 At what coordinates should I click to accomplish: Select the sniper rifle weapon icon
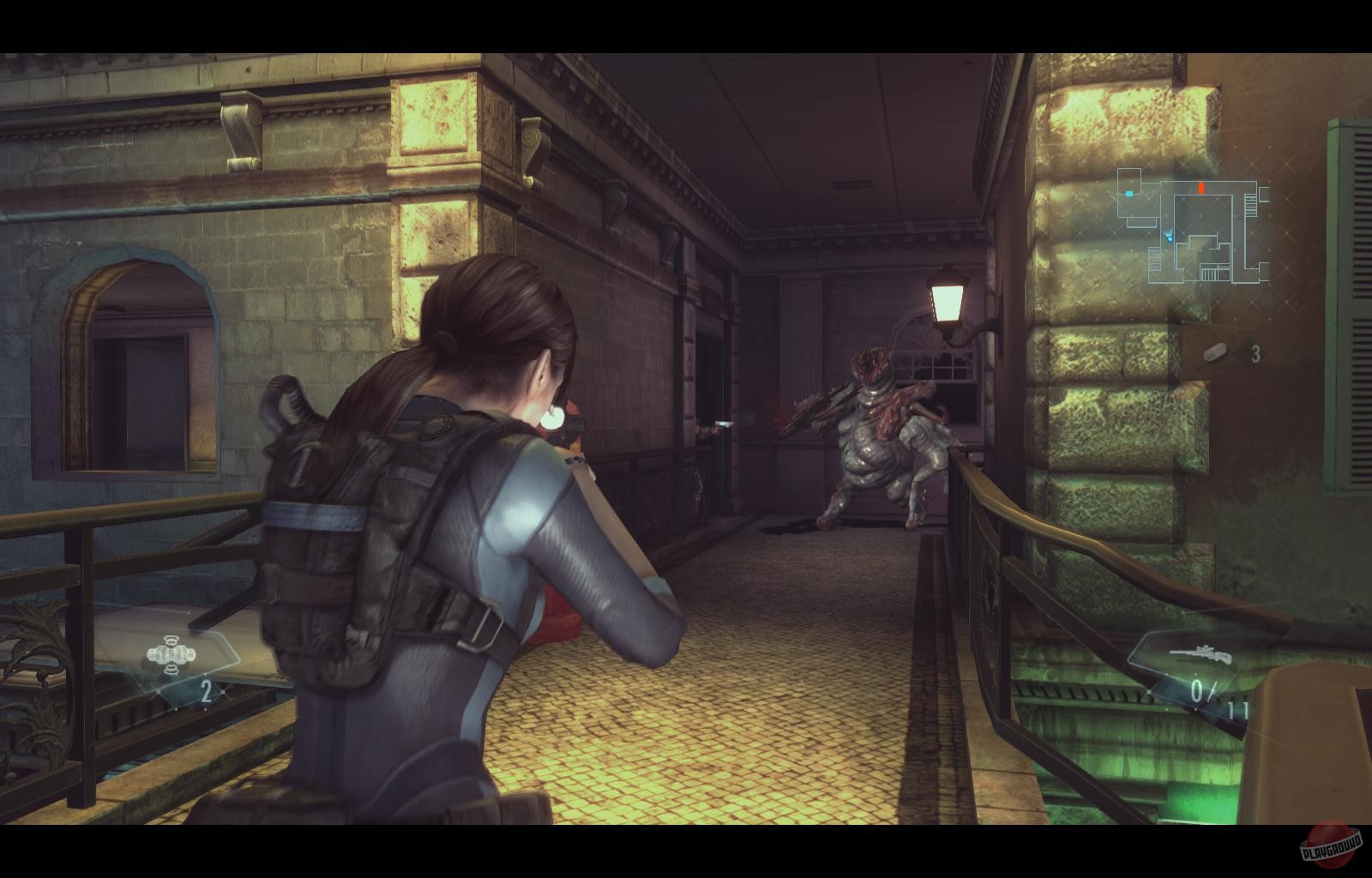1201,654
